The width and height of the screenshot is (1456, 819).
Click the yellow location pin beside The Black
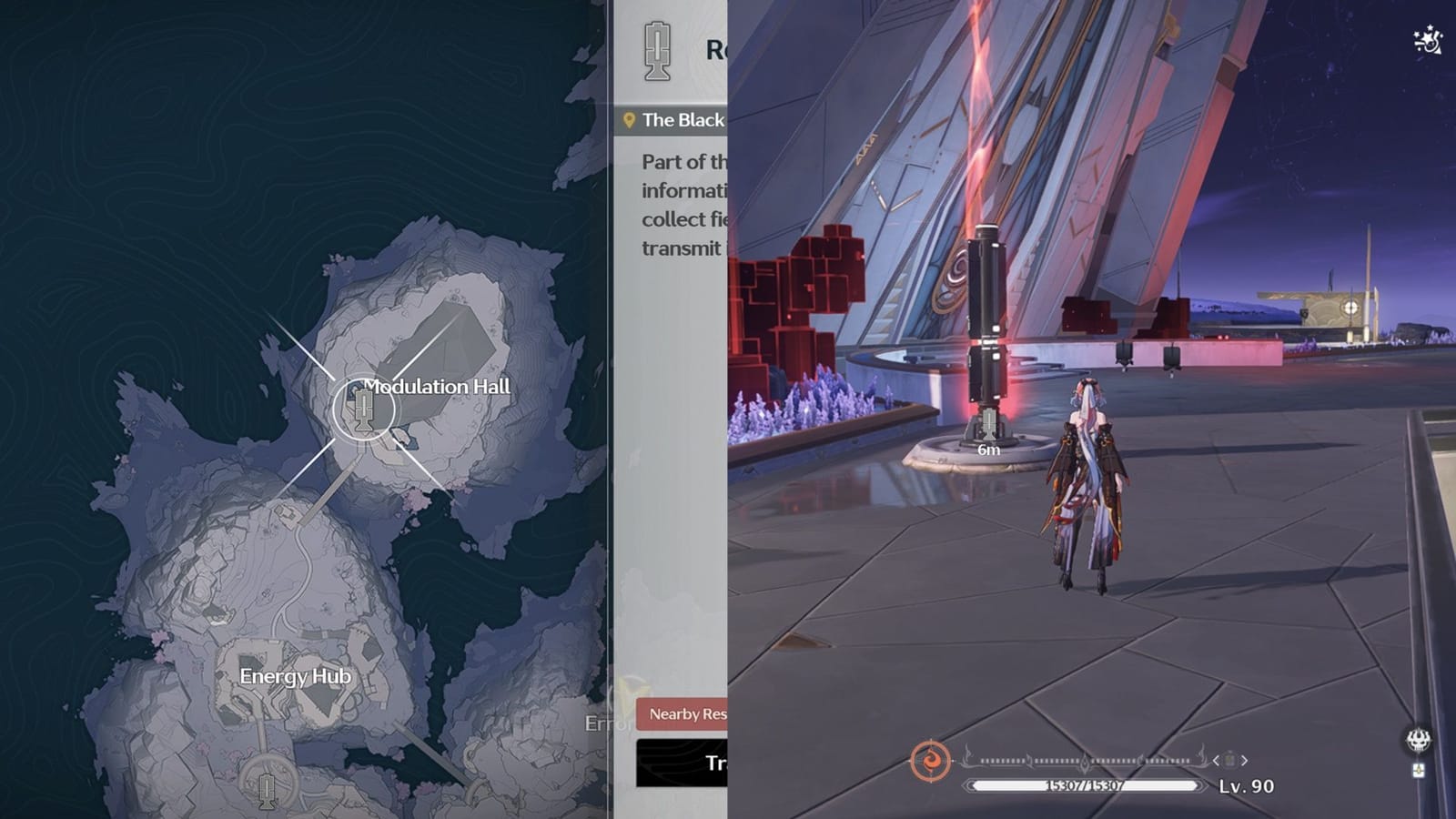(x=631, y=119)
